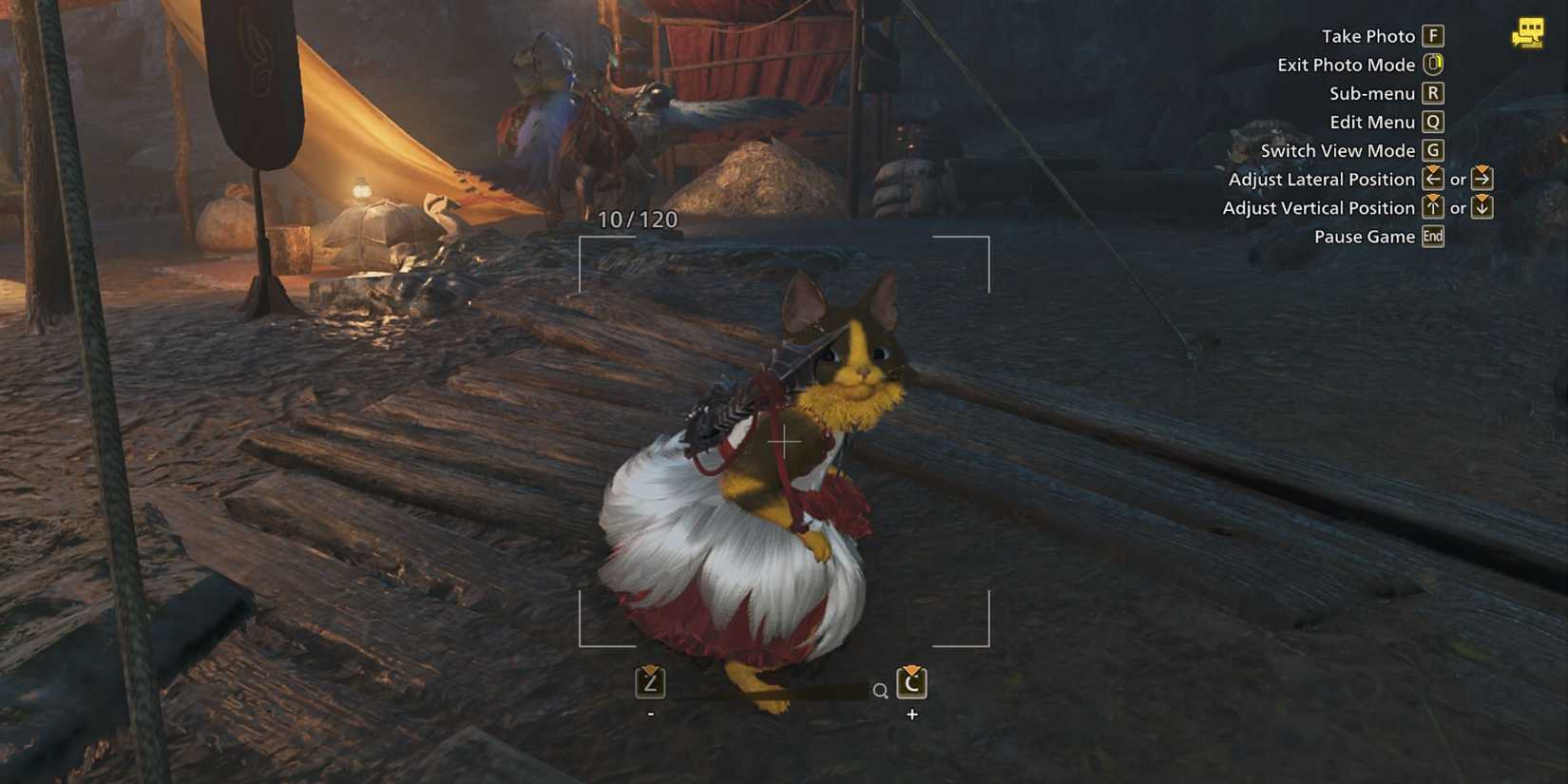Click the End key icon for Pause Game
This screenshot has width=1568, height=784.
(x=1432, y=237)
